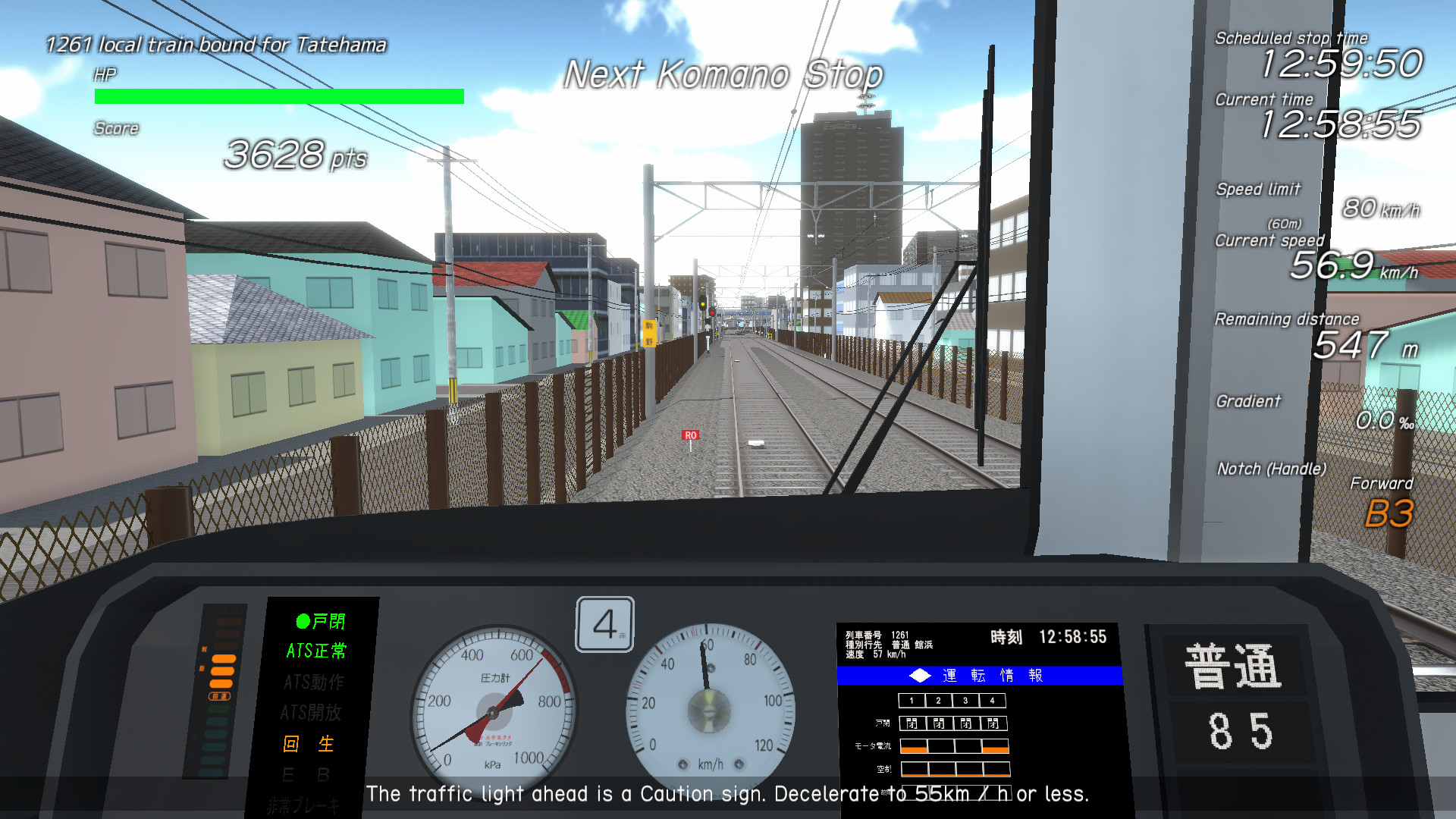The height and width of the screenshot is (819, 1456).
Task: Click the green 戸閉 door-closed lamp
Action: tap(318, 622)
